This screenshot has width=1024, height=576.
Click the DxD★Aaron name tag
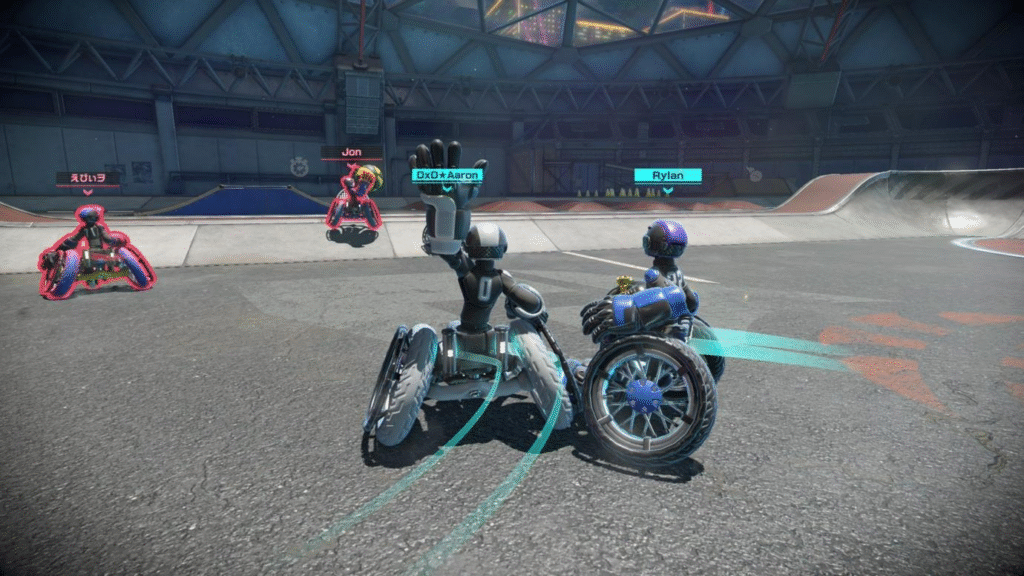pyautogui.click(x=448, y=175)
